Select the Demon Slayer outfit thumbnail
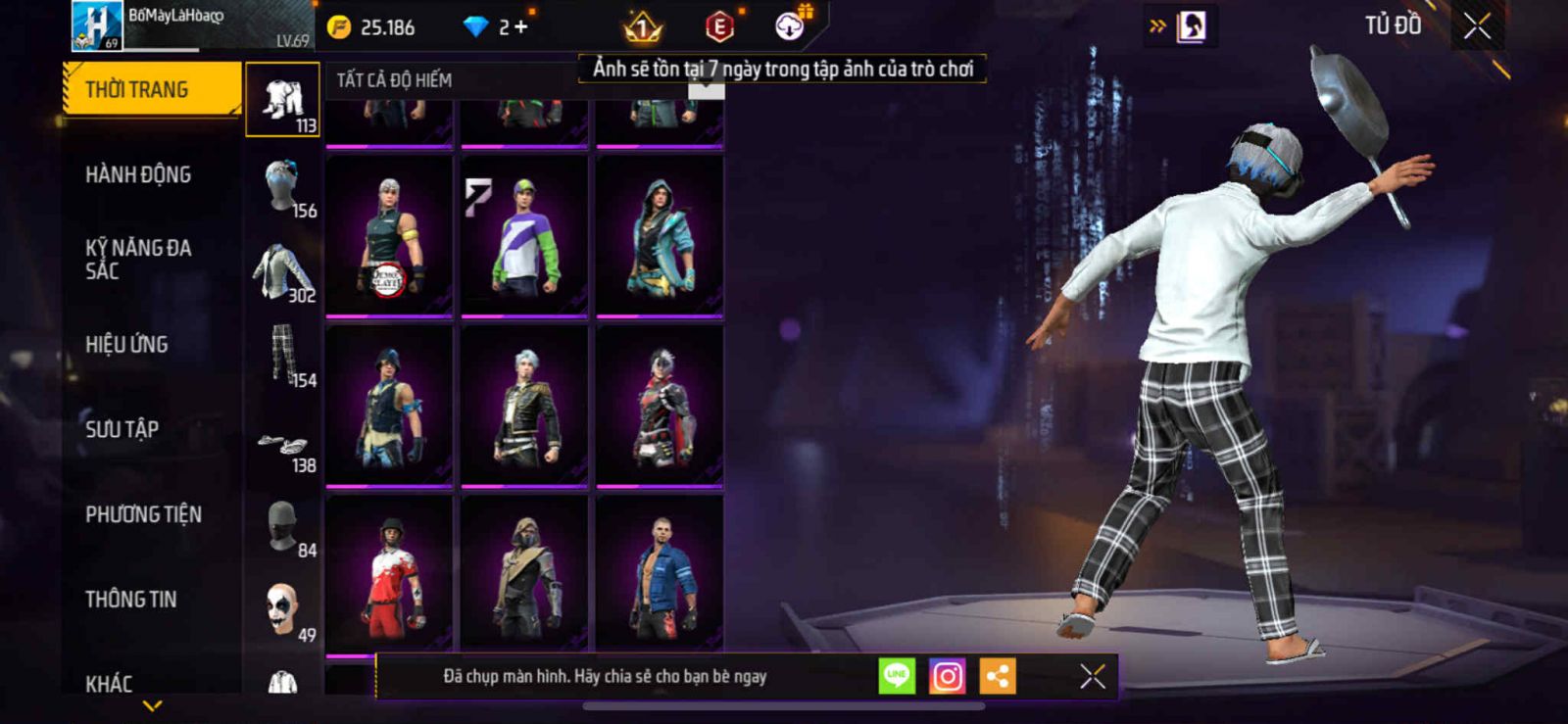This screenshot has height=724, width=1568. [389, 235]
